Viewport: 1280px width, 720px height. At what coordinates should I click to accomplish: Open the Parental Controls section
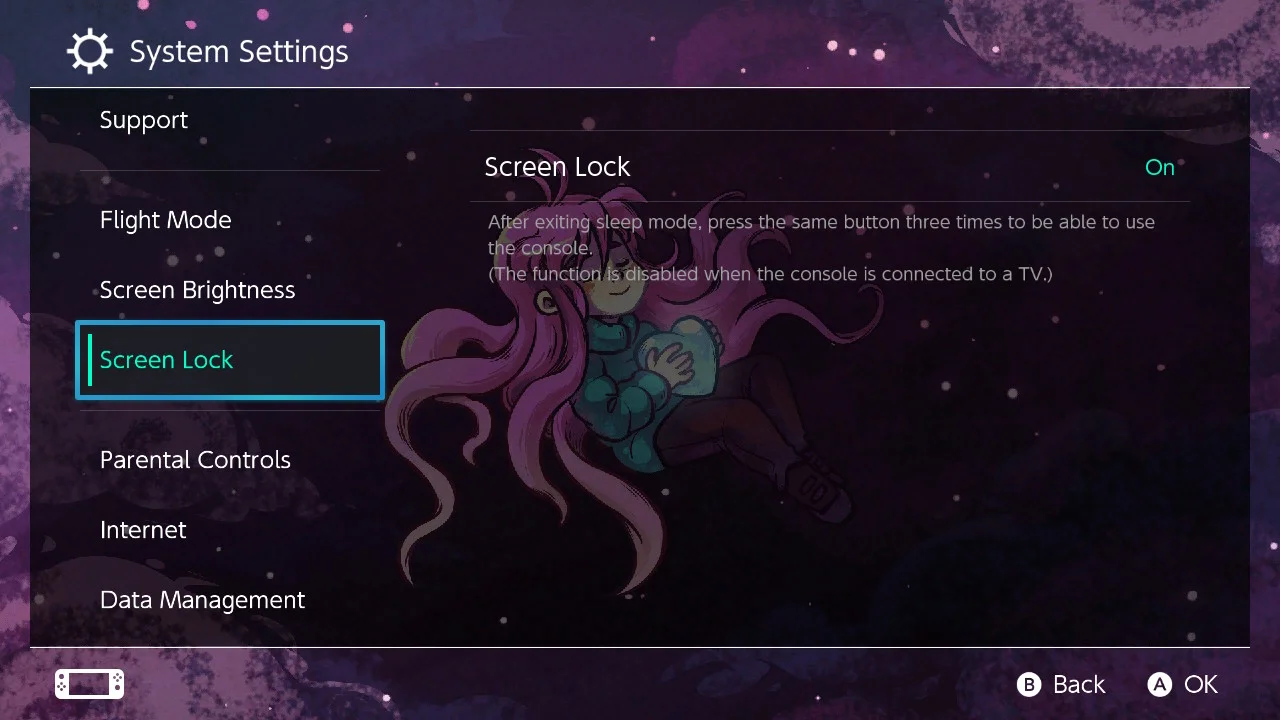pyautogui.click(x=195, y=460)
